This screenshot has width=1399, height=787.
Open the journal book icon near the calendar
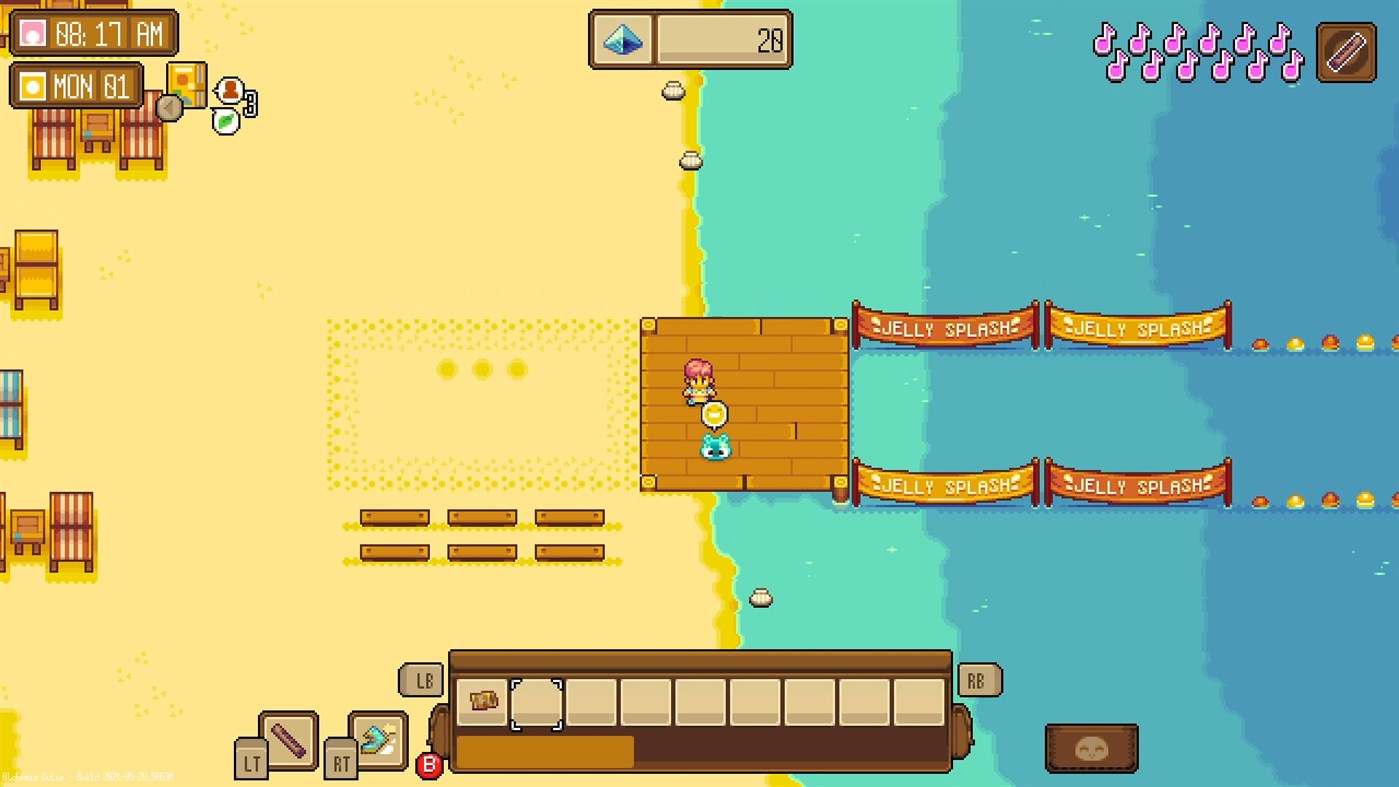coord(186,83)
